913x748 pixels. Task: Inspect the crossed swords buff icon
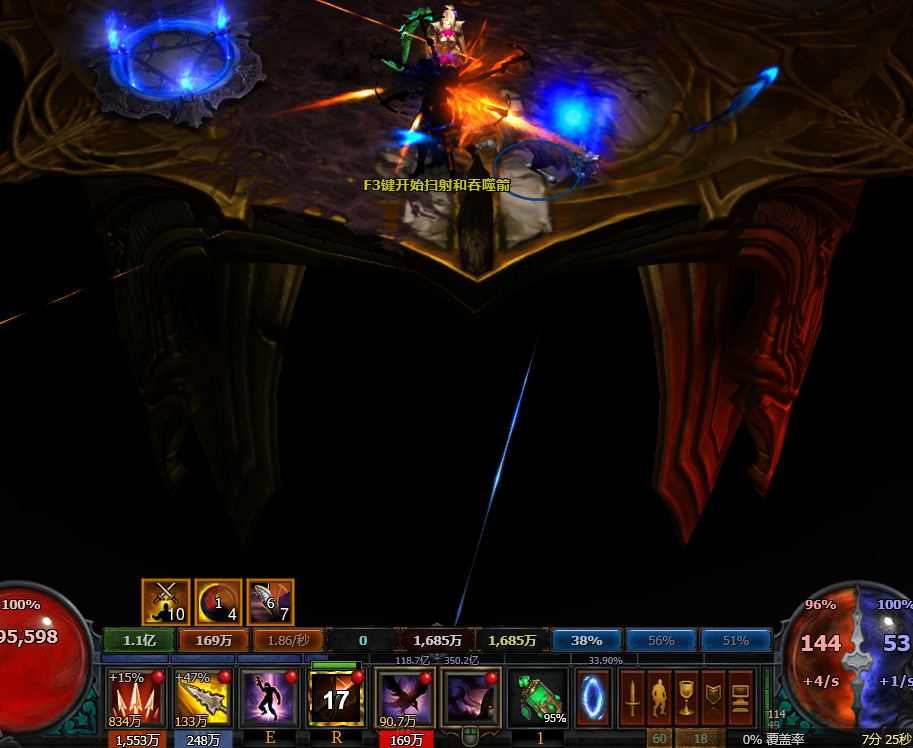tap(165, 602)
